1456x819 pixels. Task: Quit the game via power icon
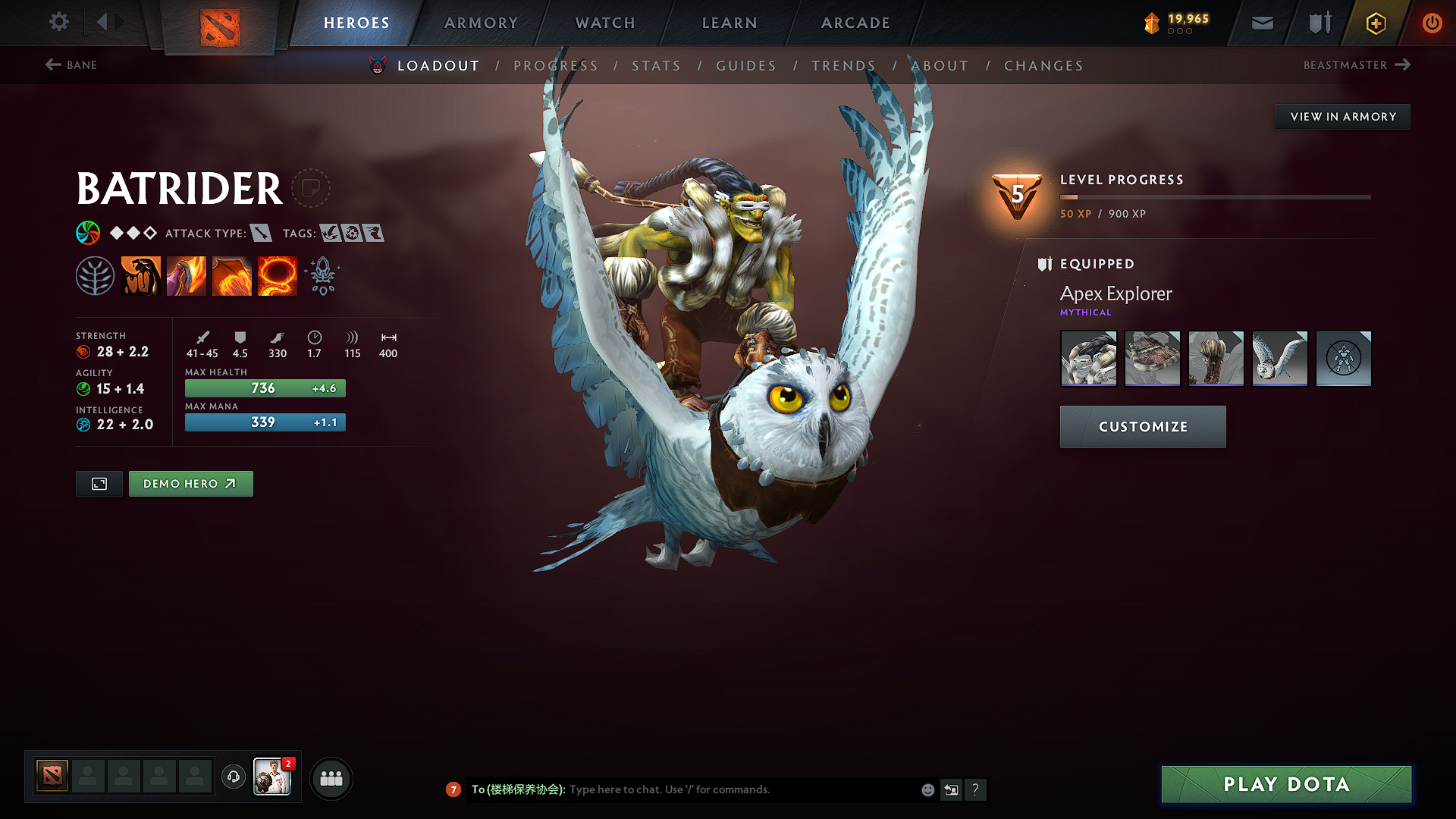pos(1432,23)
